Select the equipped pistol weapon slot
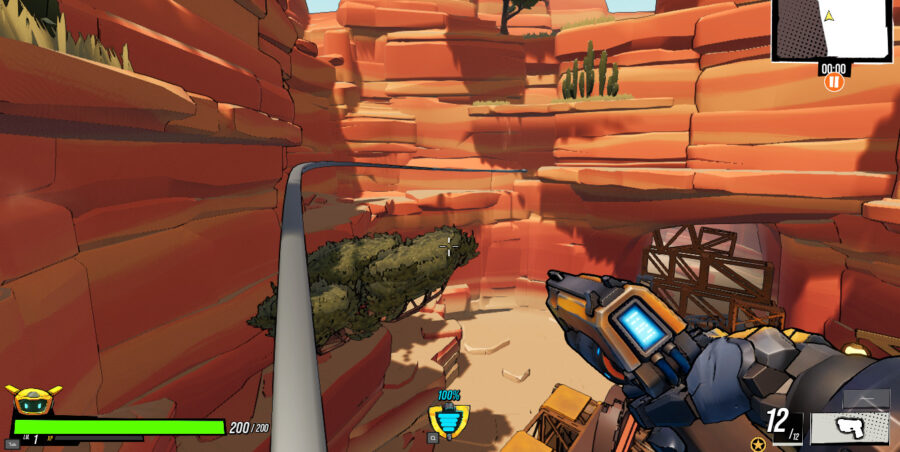 pyautogui.click(x=849, y=427)
